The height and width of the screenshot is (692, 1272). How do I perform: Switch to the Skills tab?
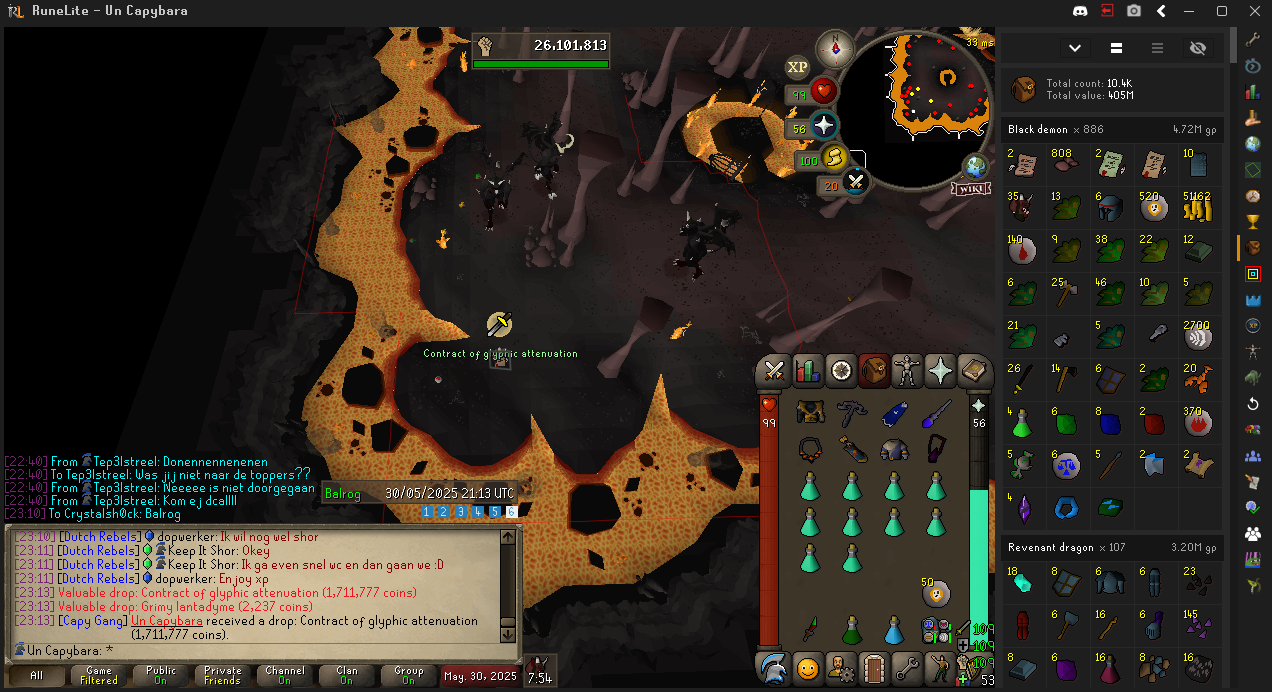click(x=807, y=371)
